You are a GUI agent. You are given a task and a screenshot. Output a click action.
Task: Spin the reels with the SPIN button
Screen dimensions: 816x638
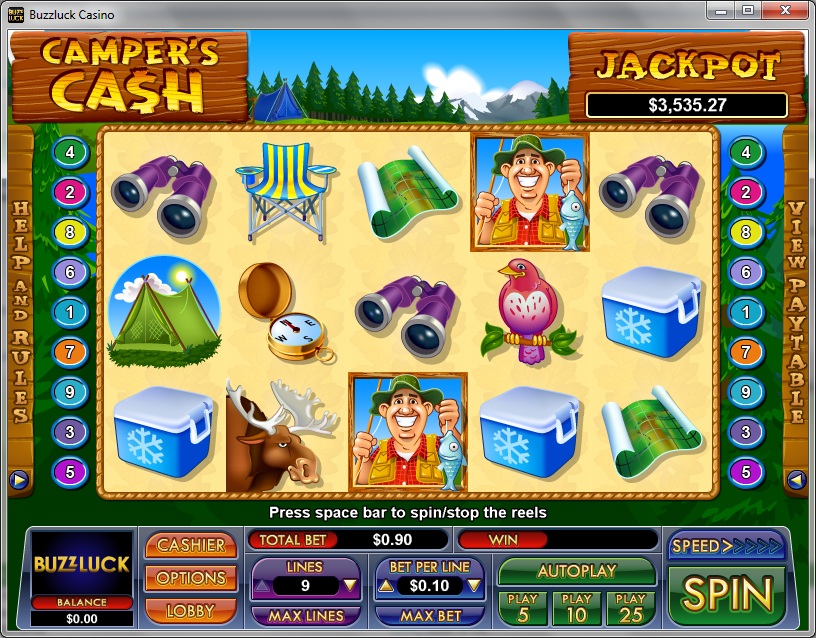(x=727, y=595)
